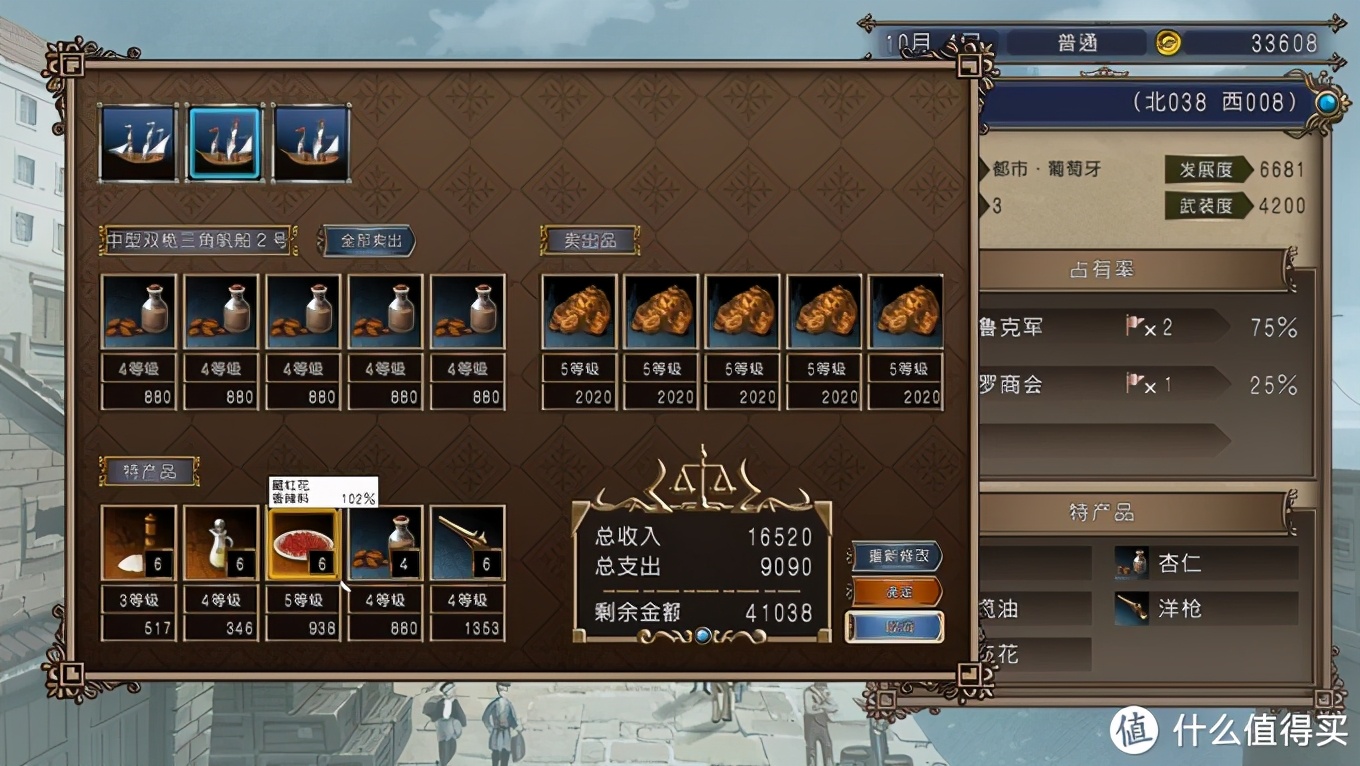The image size is (1360, 766).
Task: Click the 重新修改 reset button
Action: point(897,556)
